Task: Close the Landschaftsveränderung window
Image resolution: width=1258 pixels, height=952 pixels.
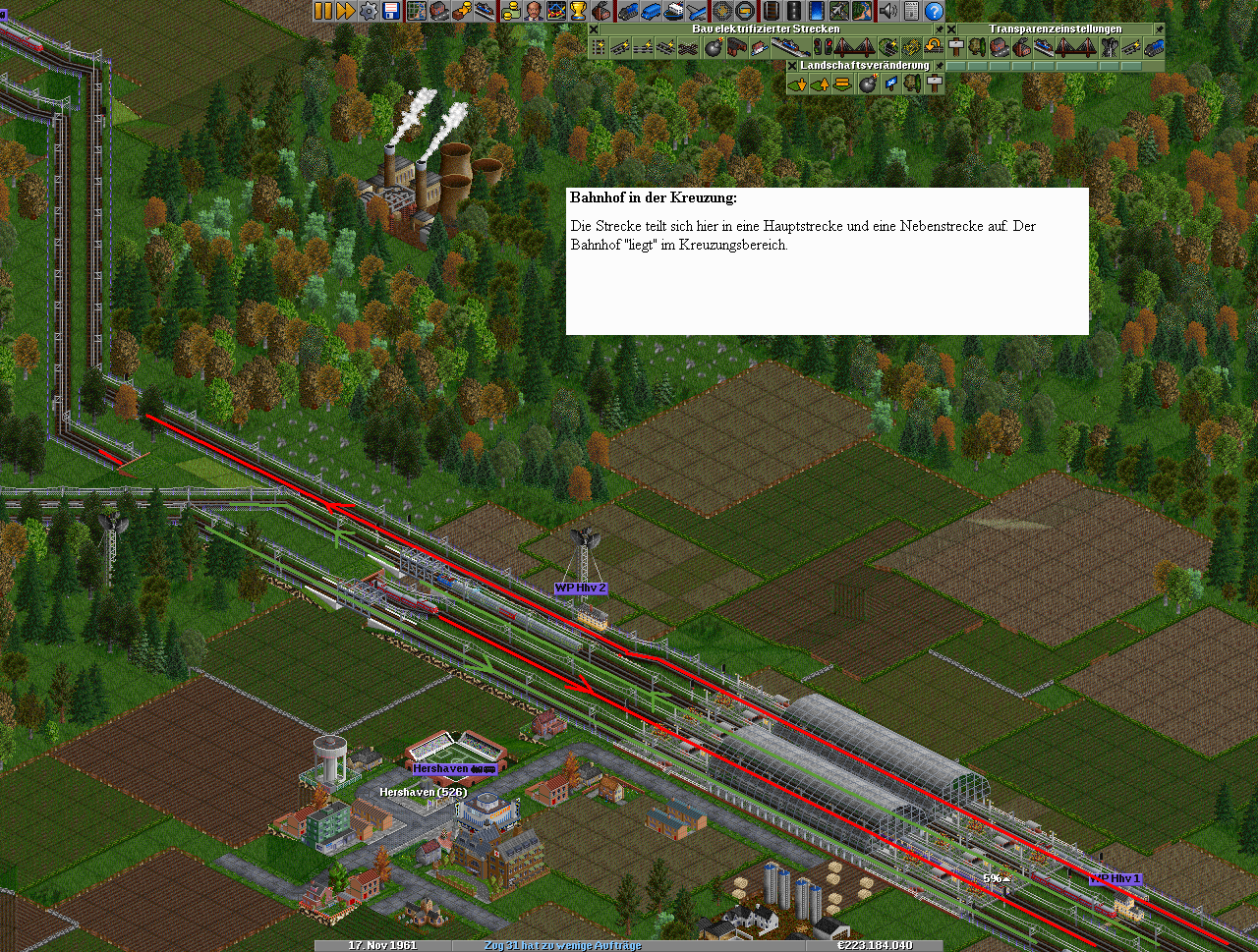Action: click(x=792, y=66)
